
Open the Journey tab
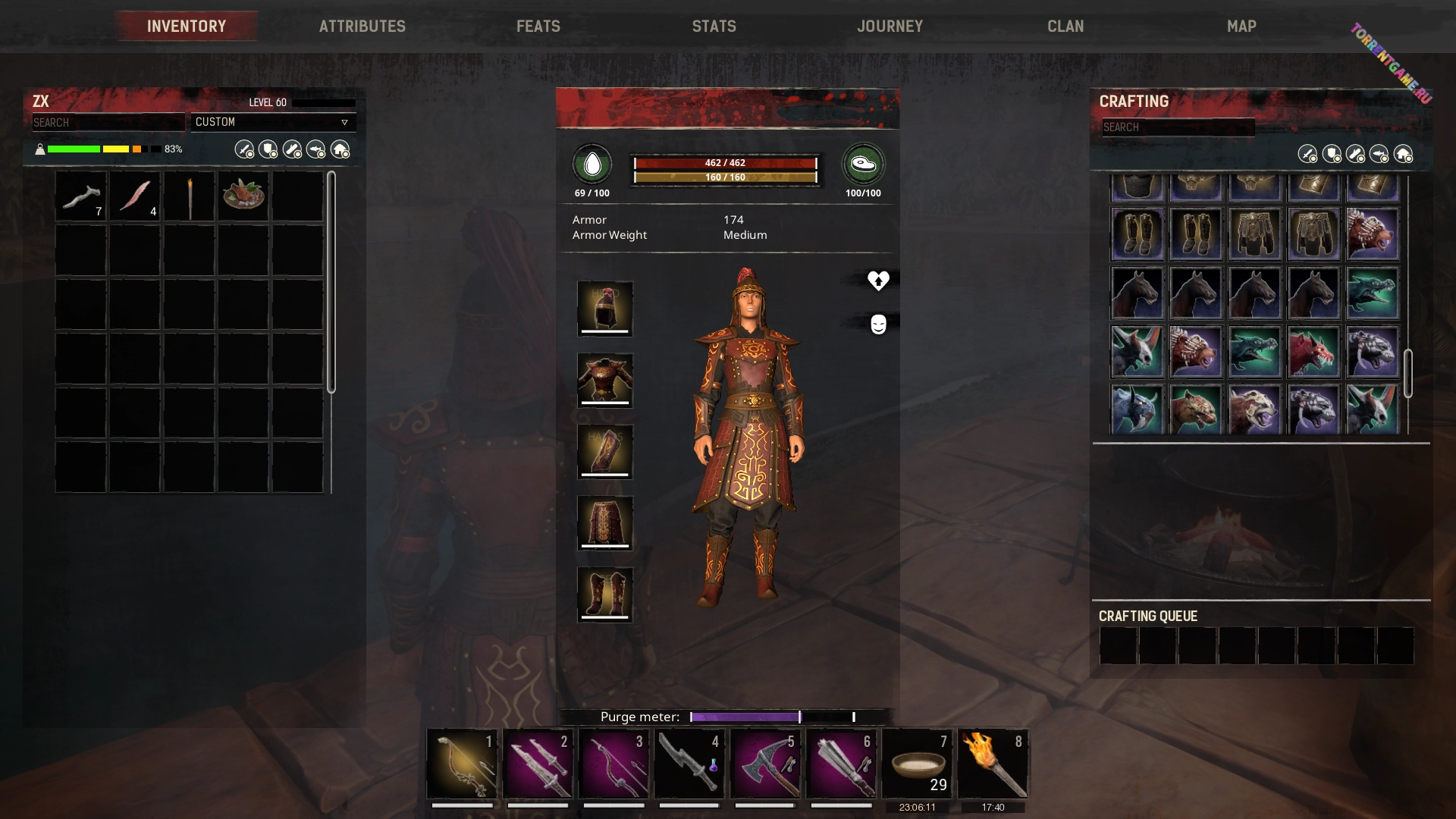[x=890, y=27]
